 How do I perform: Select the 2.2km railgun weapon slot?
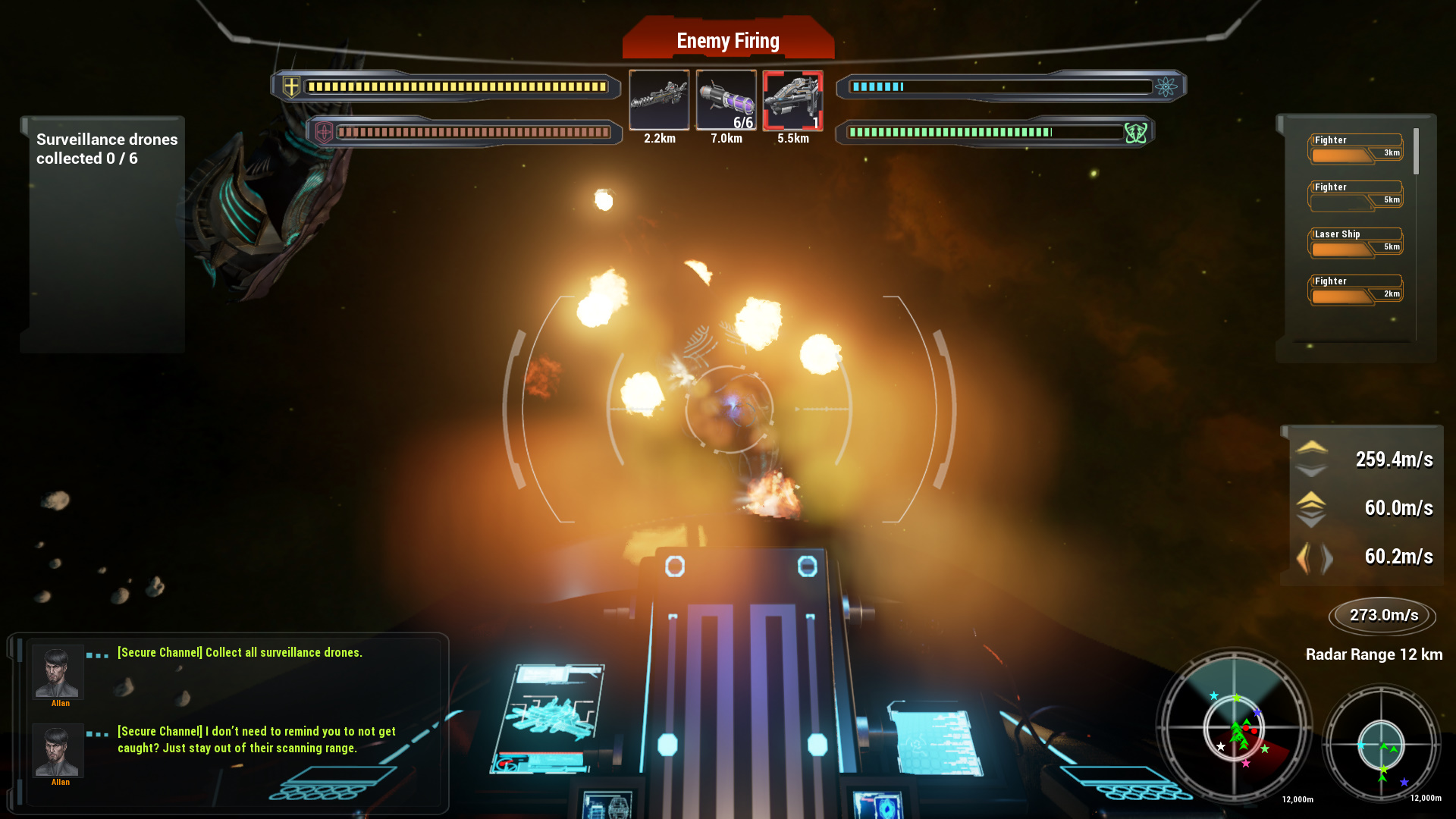659,101
